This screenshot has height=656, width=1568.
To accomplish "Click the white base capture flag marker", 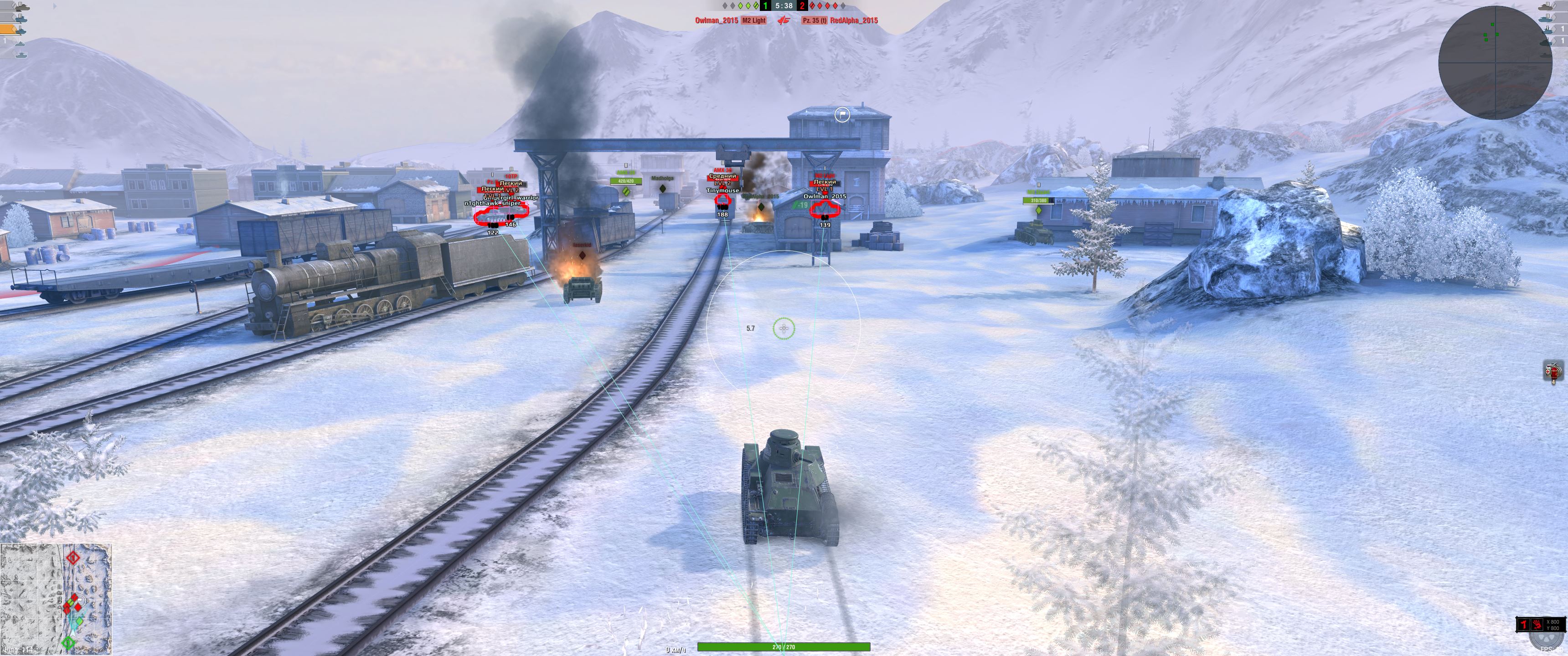I will pos(842,114).
